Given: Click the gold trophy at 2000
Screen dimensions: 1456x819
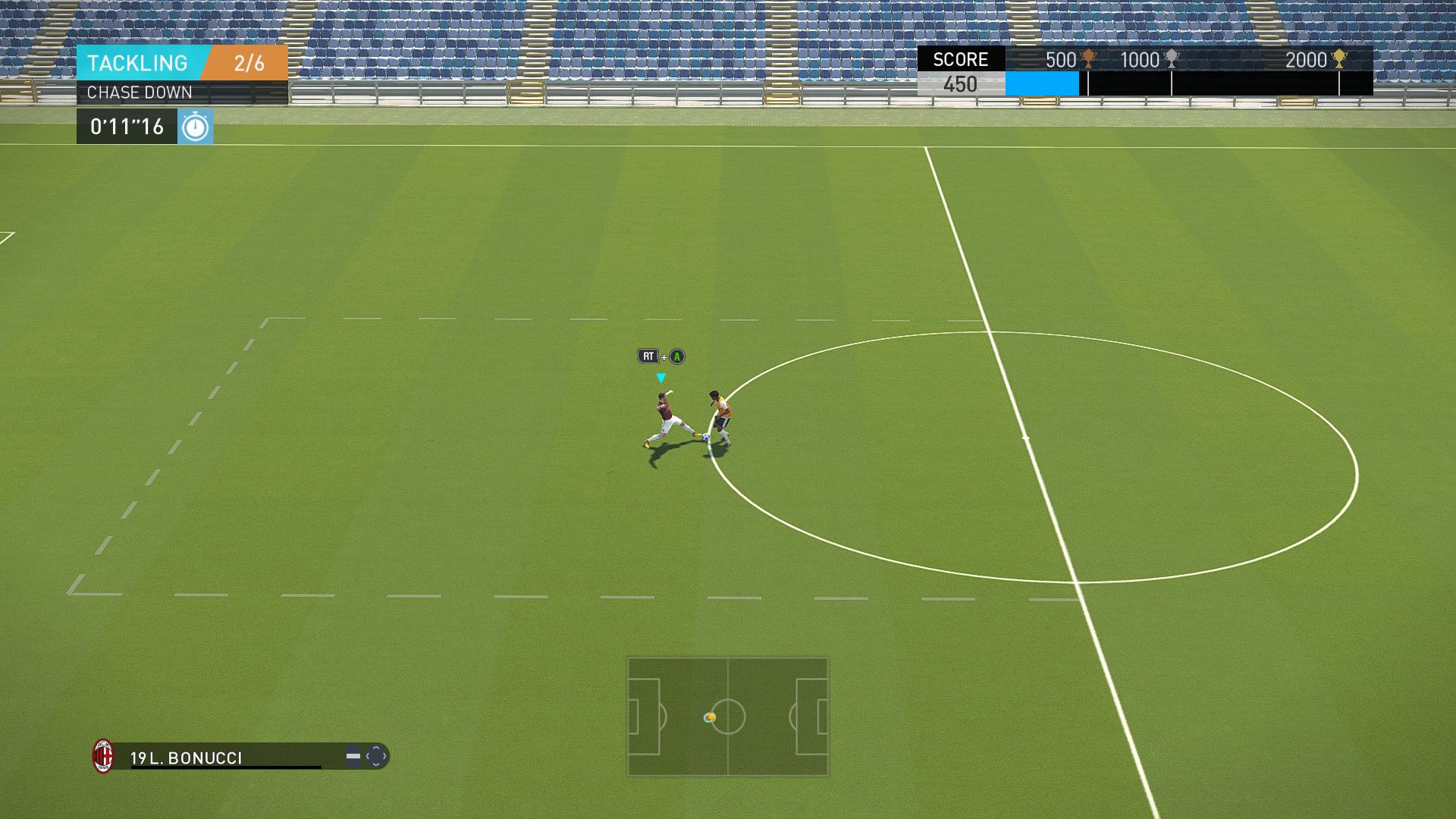Looking at the screenshot, I should coord(1339,59).
